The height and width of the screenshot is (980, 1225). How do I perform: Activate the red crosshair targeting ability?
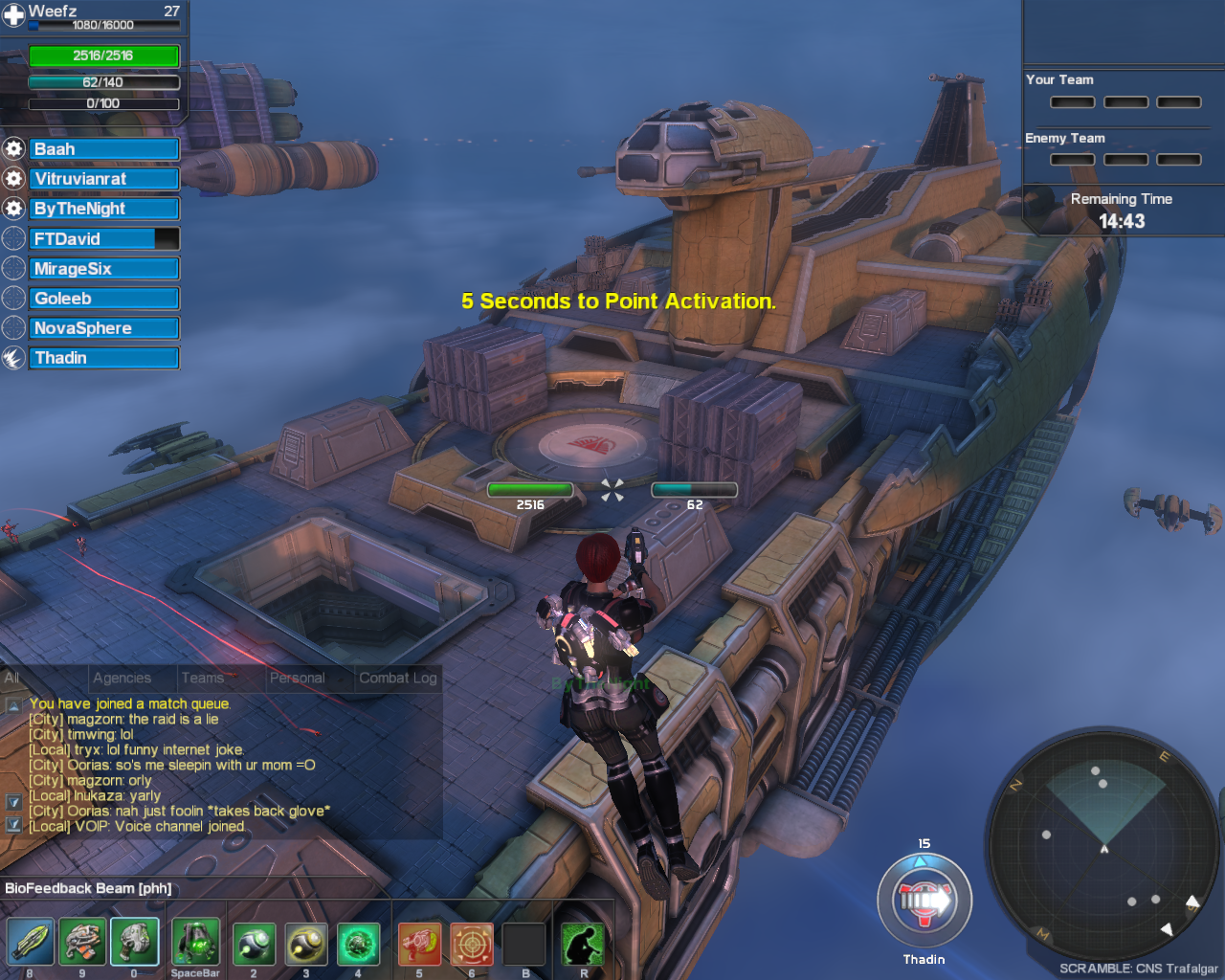tap(472, 945)
